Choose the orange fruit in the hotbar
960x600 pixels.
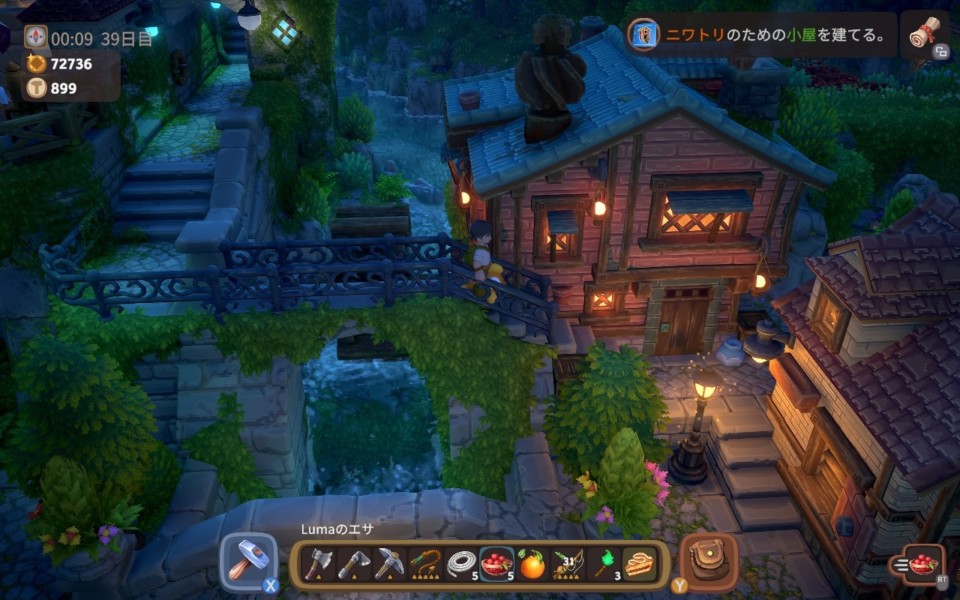(x=533, y=565)
